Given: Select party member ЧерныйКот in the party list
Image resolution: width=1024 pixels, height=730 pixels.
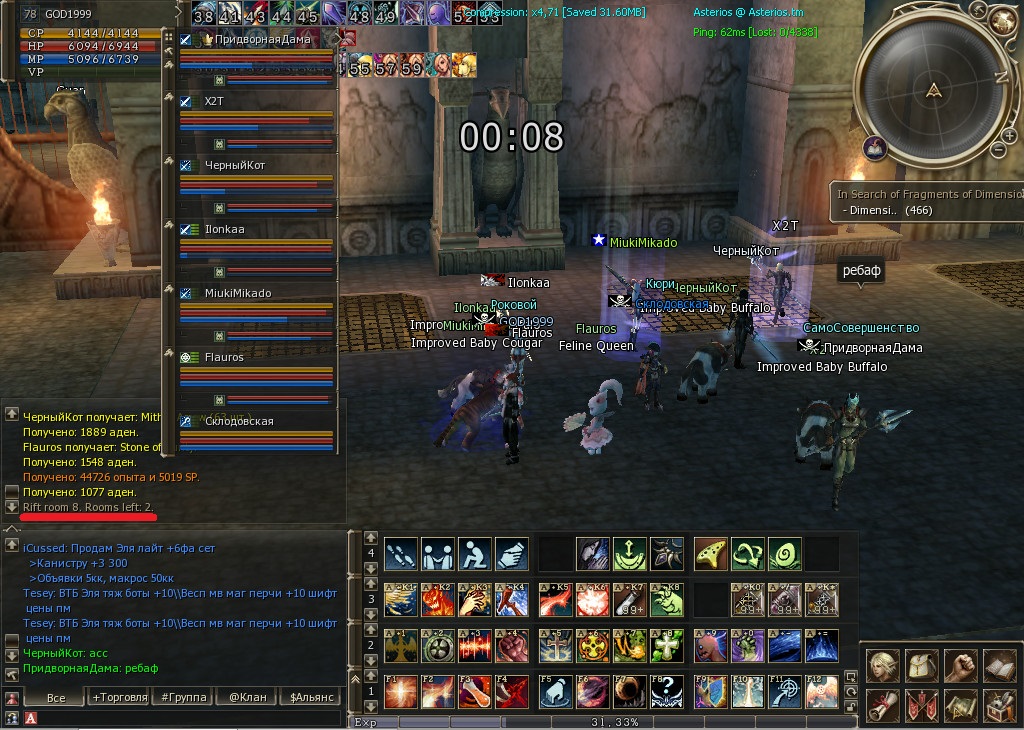Looking at the screenshot, I should (x=235, y=165).
